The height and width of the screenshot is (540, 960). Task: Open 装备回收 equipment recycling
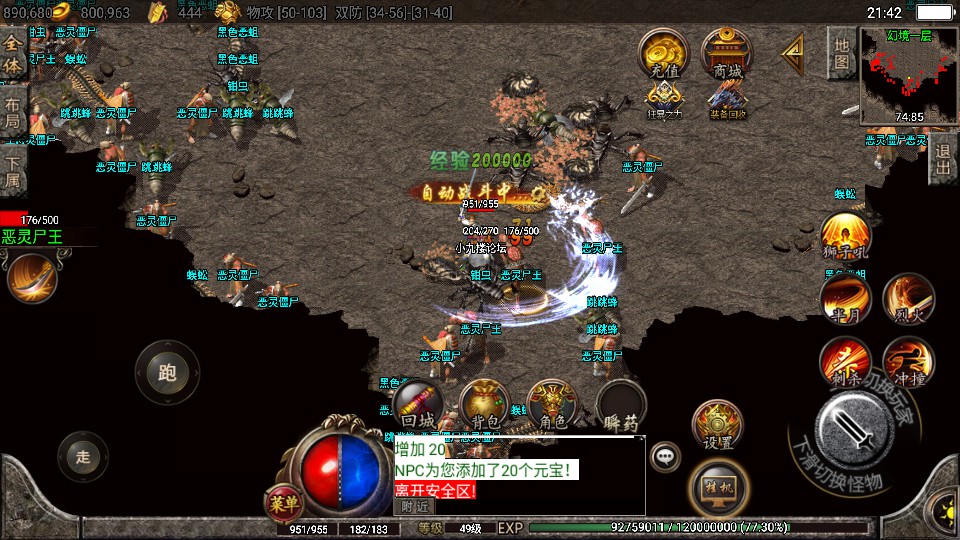click(x=727, y=100)
